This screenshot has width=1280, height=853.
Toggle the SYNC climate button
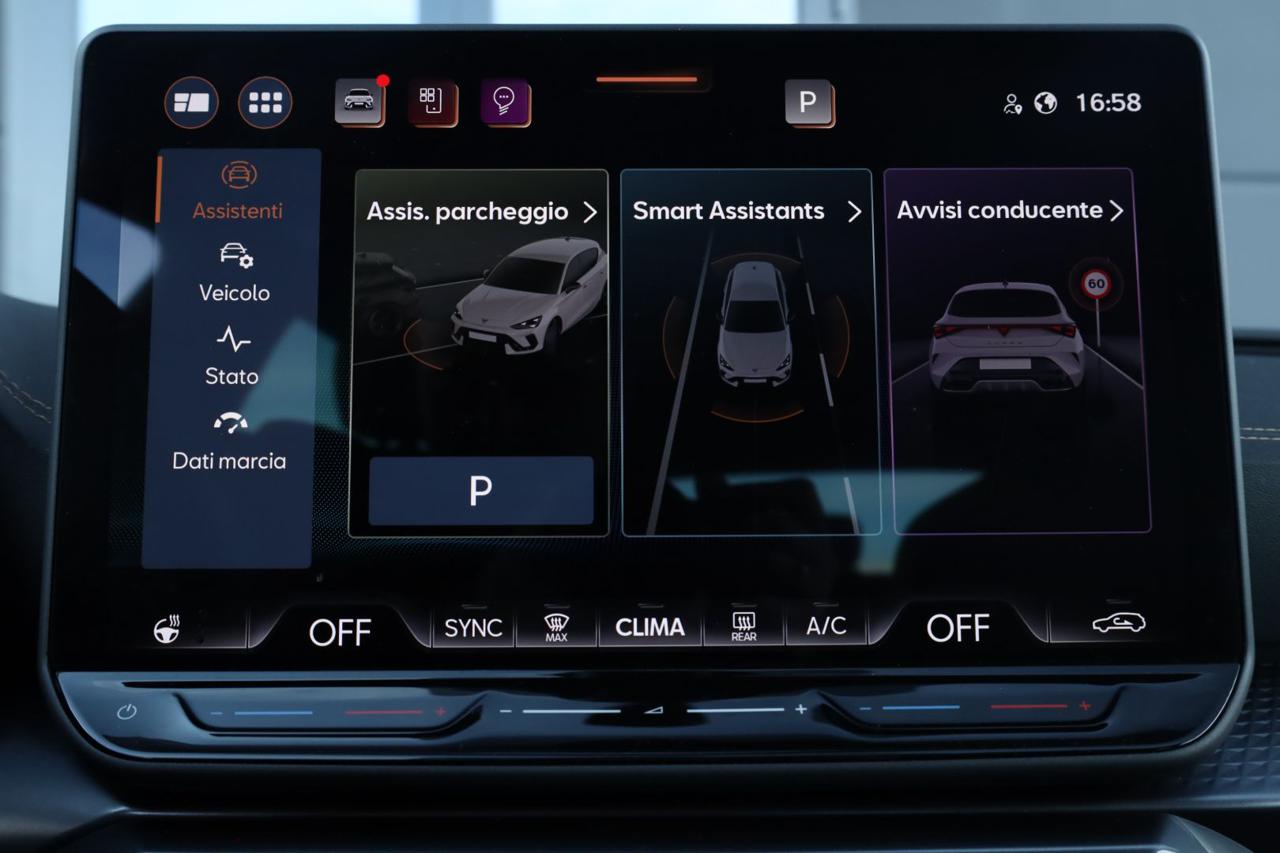pyautogui.click(x=473, y=628)
